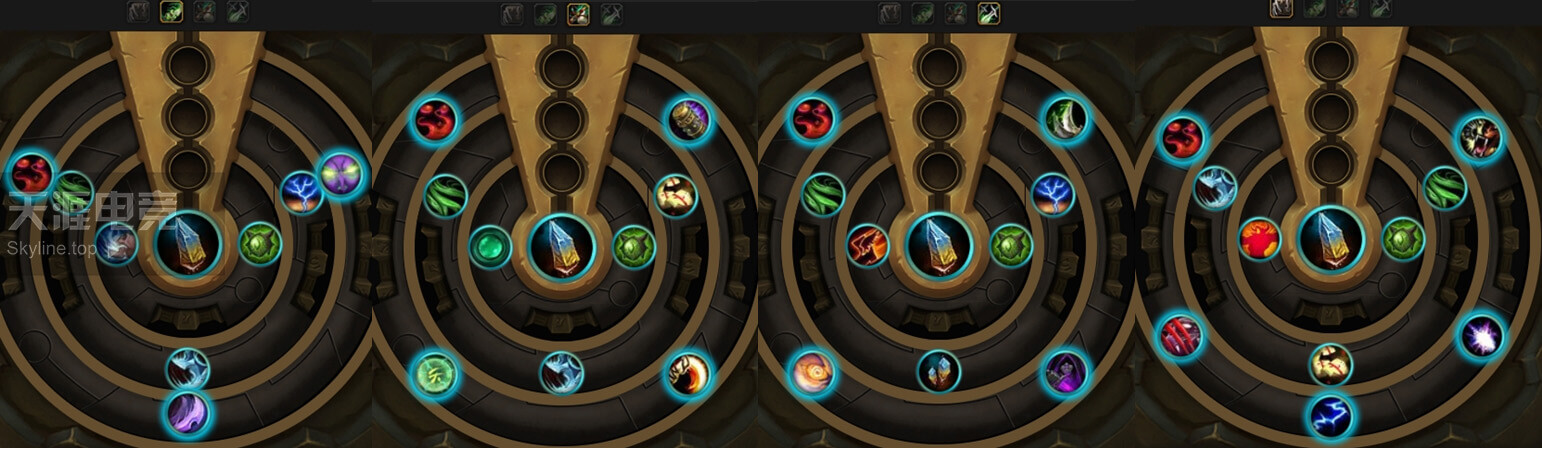
Task: Choose the red paw print trait
Action: coord(1260,240)
